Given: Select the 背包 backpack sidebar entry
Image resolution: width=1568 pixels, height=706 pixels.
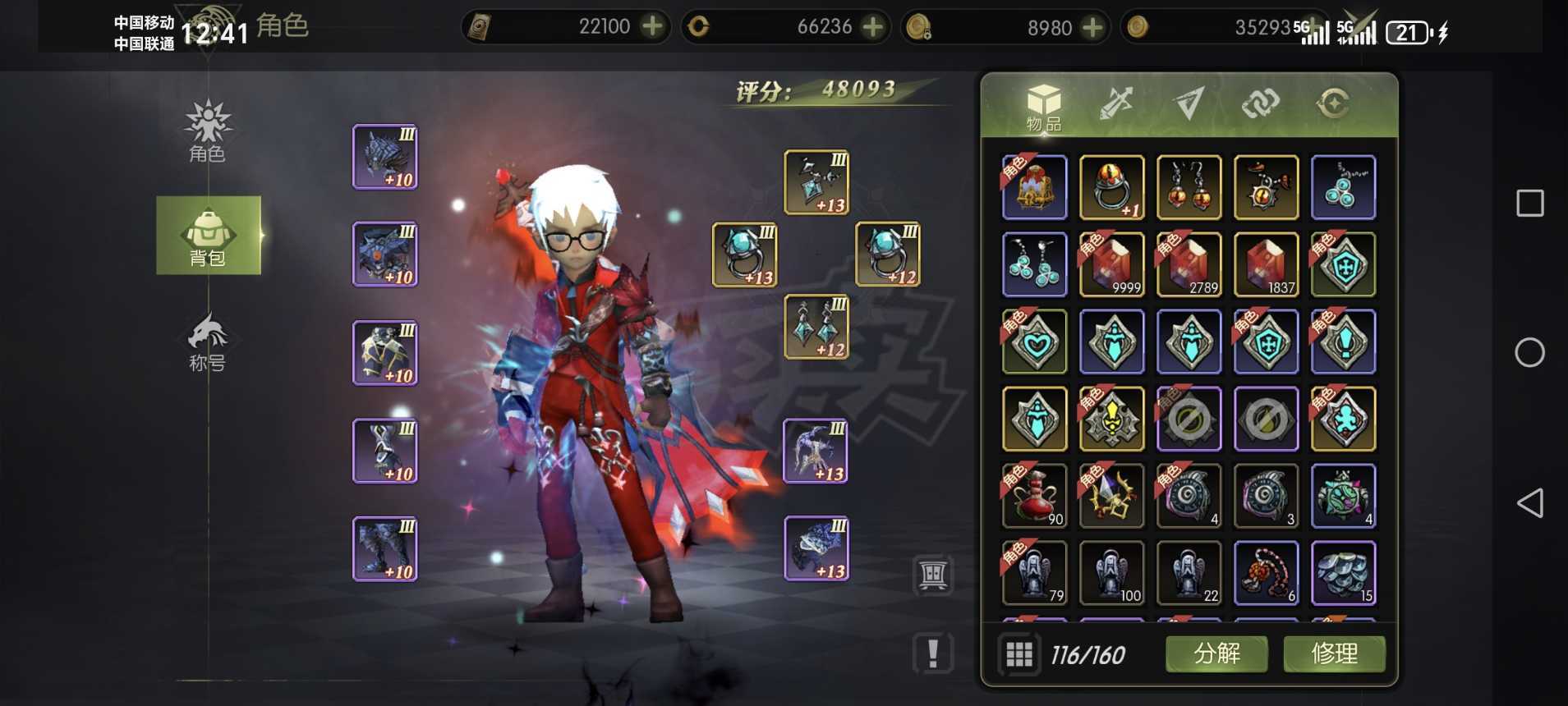Looking at the screenshot, I should (x=209, y=236).
